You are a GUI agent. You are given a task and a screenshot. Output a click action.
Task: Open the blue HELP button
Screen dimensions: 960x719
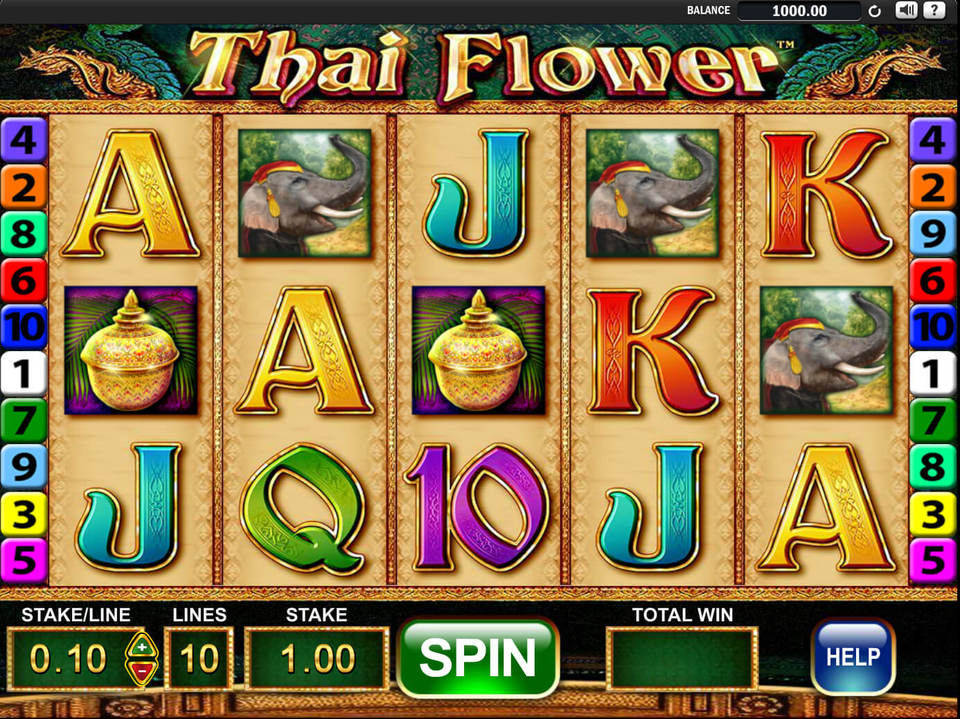pyautogui.click(x=852, y=657)
